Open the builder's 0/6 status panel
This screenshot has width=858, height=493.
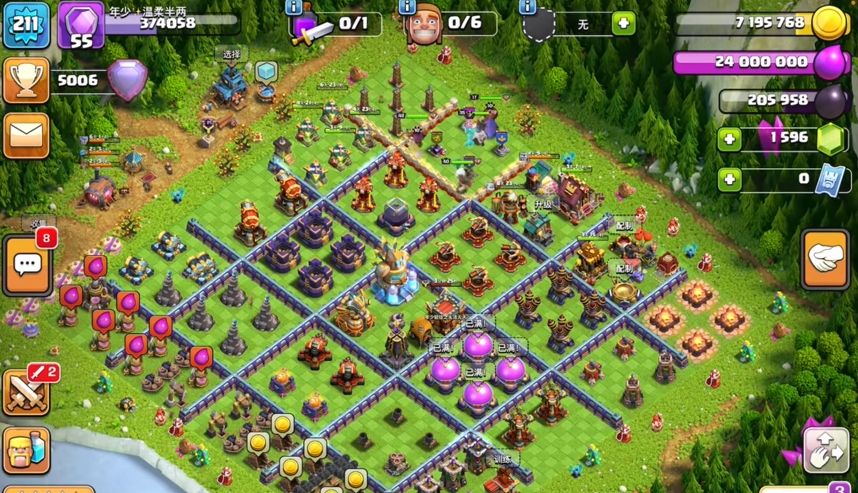pyautogui.click(x=450, y=24)
